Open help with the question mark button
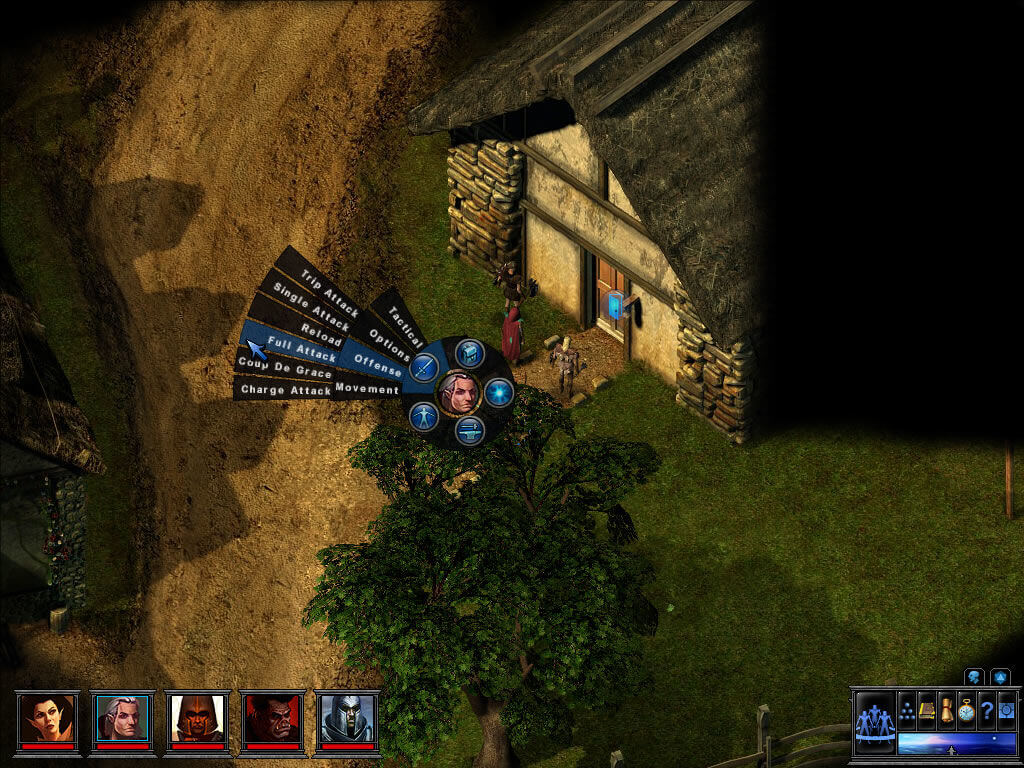 (x=987, y=710)
